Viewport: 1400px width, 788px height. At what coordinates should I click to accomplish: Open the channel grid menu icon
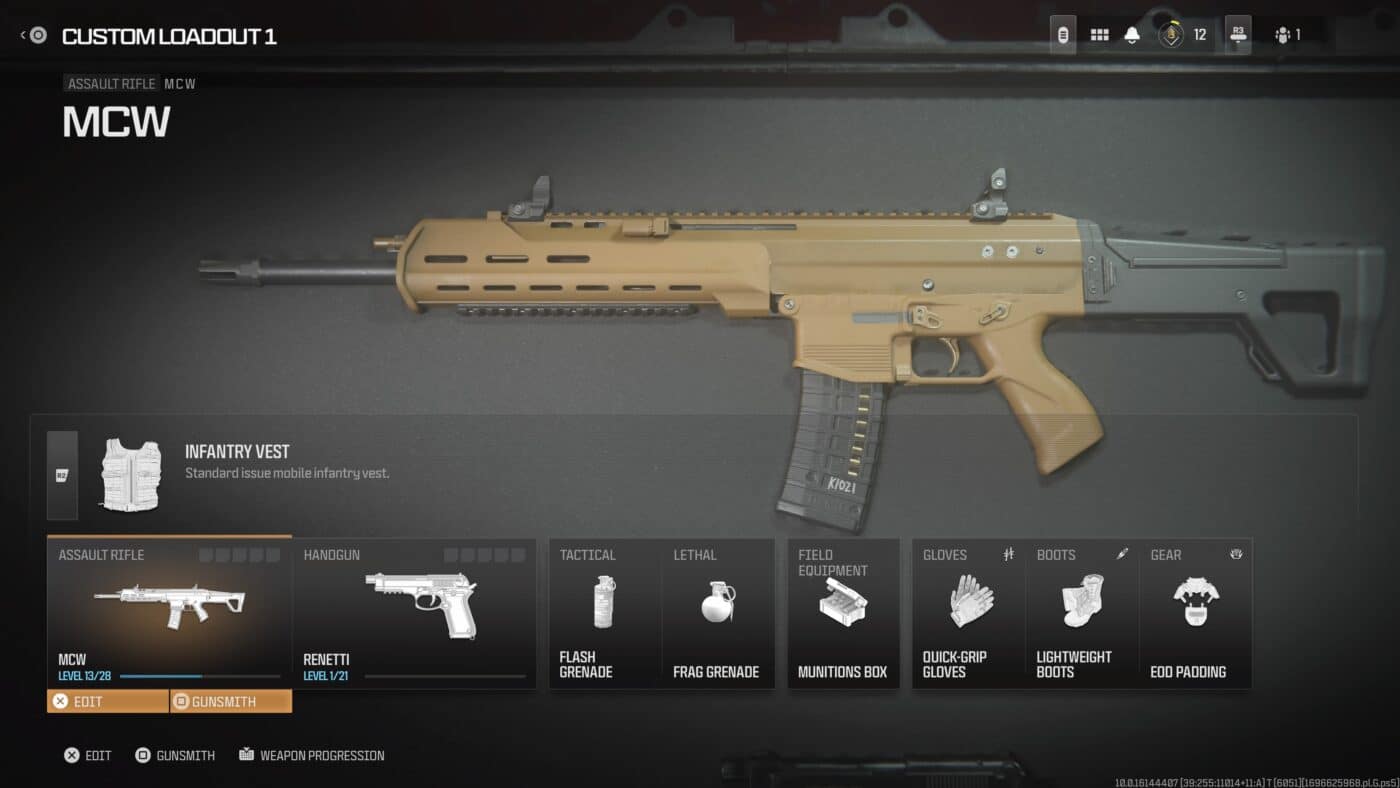(1098, 33)
